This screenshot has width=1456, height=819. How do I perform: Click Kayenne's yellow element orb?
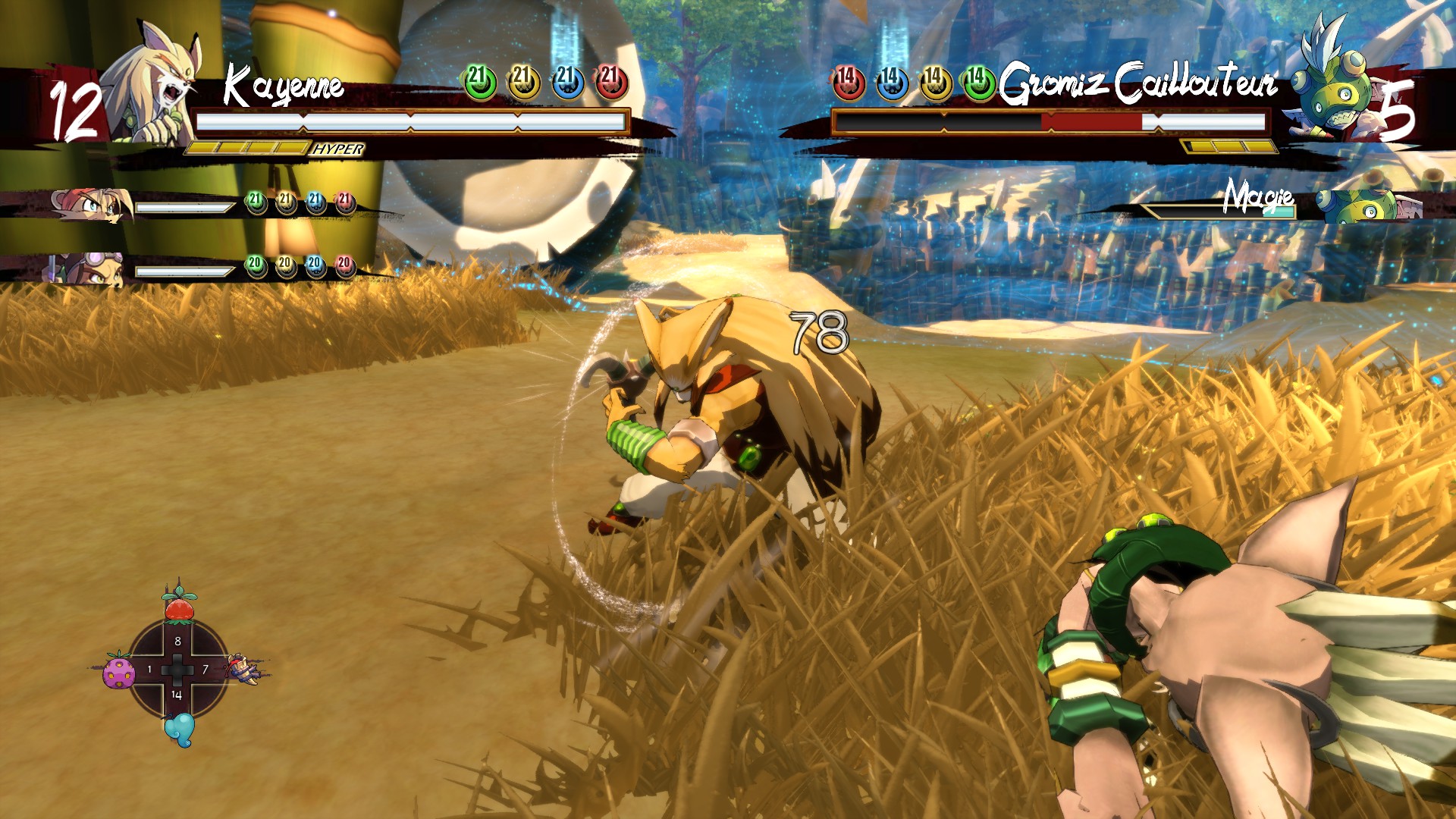point(523,82)
